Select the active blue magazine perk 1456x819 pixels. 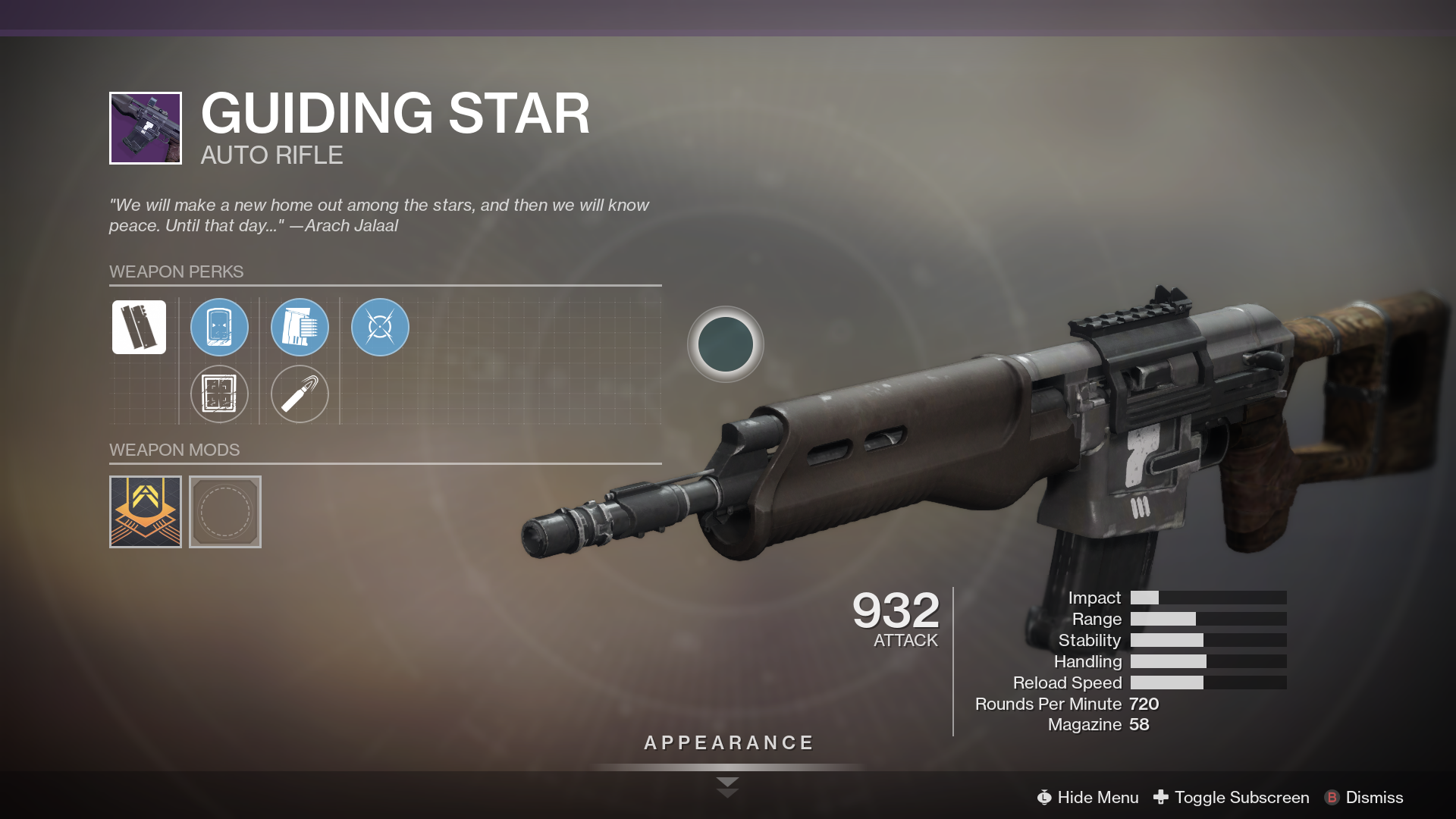pyautogui.click(x=300, y=328)
